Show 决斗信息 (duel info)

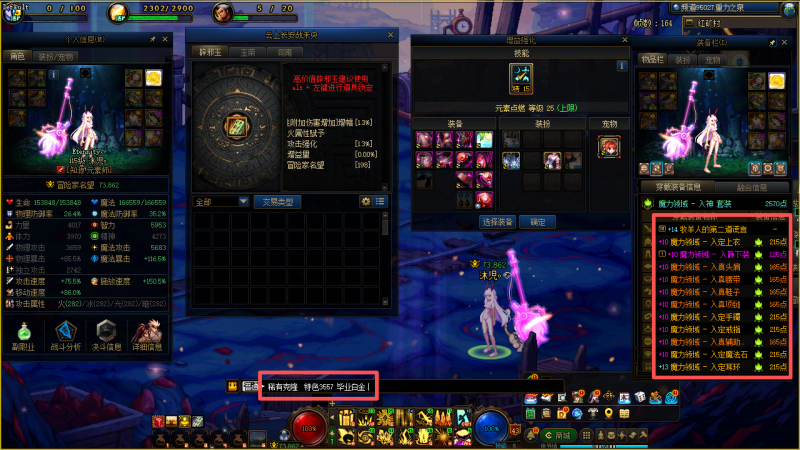(107, 334)
